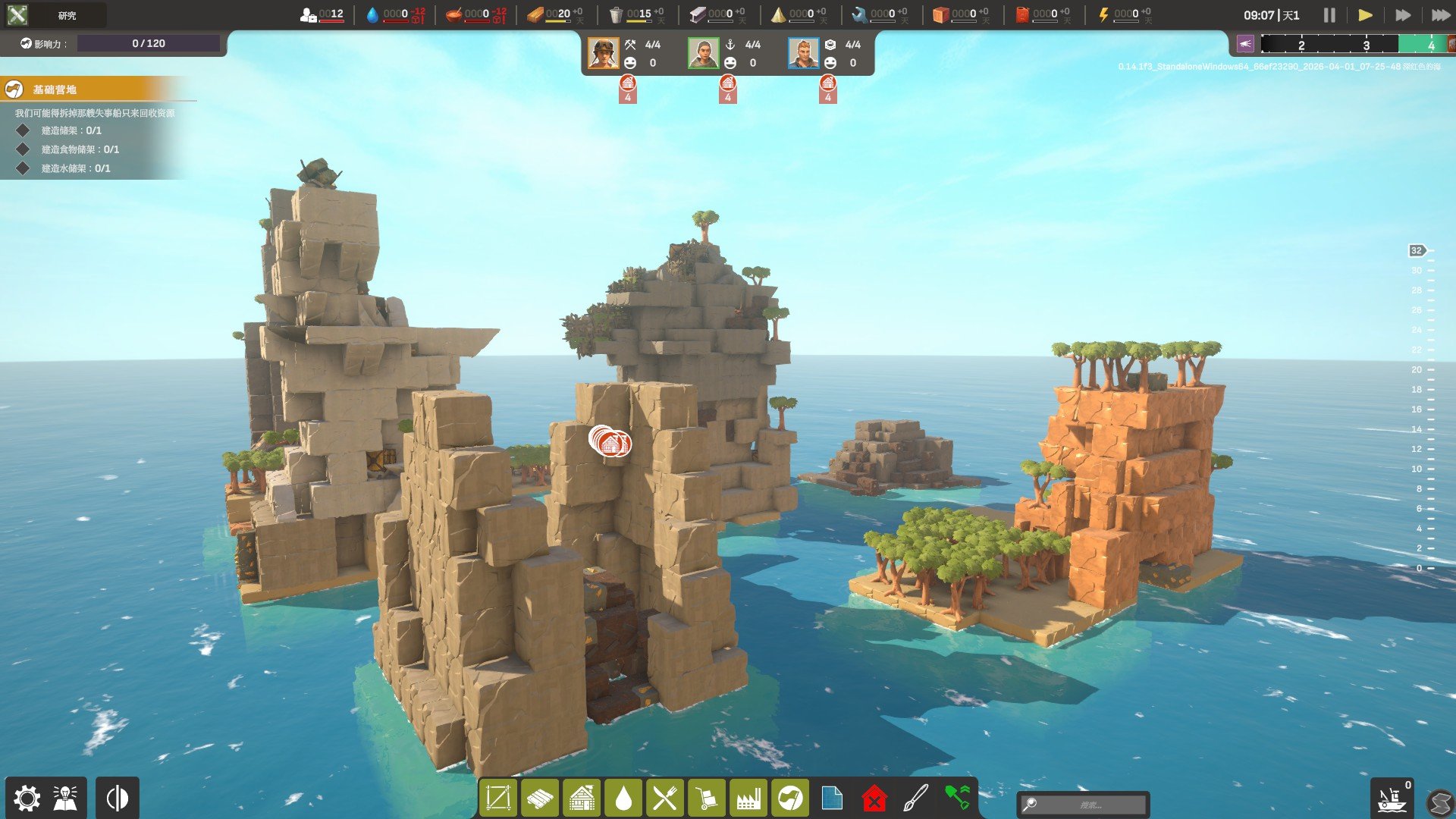Set game to normal play speed
The height and width of the screenshot is (819, 1456).
pyautogui.click(x=1365, y=15)
